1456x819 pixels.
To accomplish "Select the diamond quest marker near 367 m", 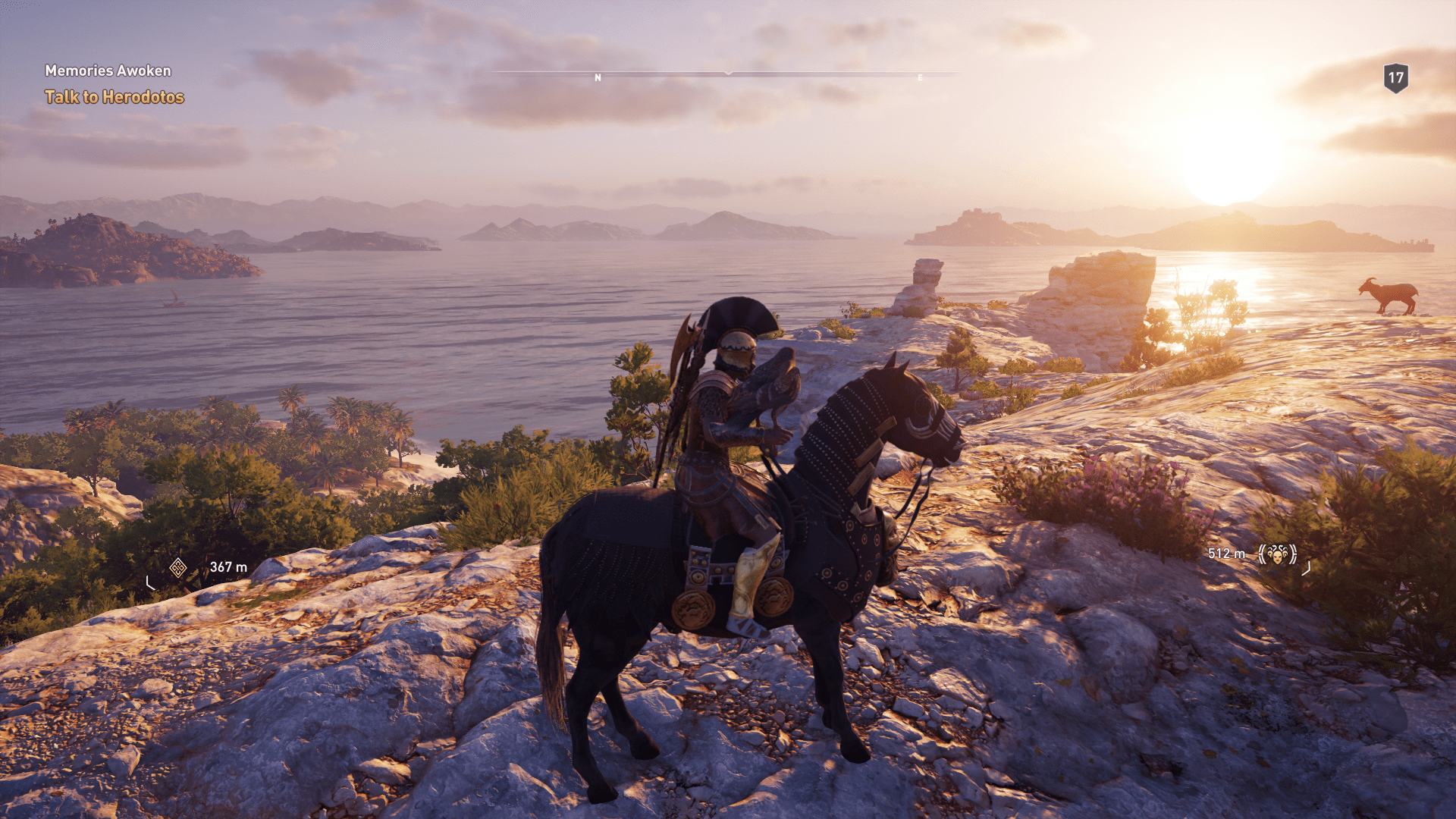I will click(x=178, y=566).
